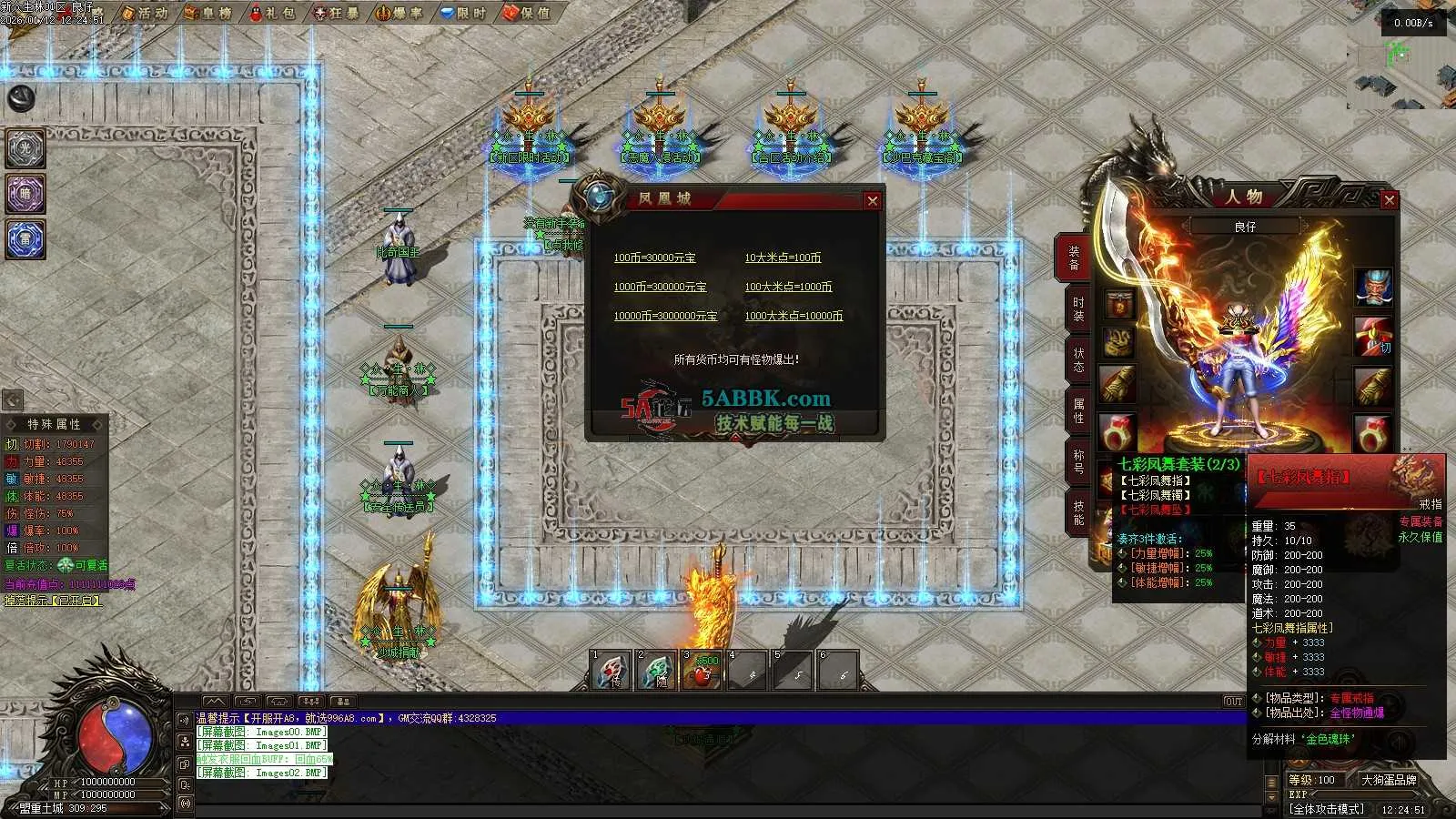
Task: Open the 状态 status tab
Action: click(x=1078, y=359)
